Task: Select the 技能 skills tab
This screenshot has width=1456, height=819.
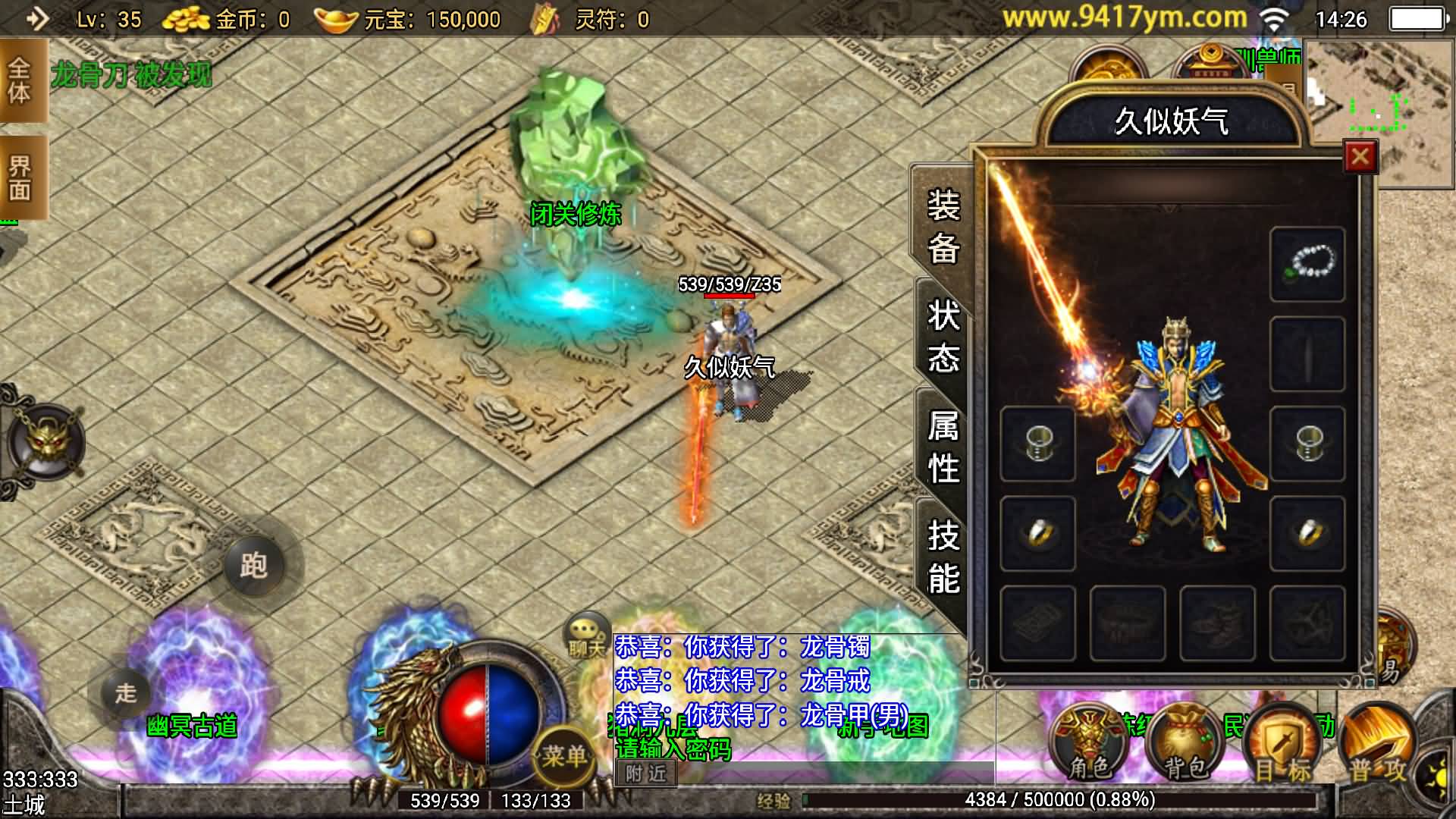Action: click(943, 557)
